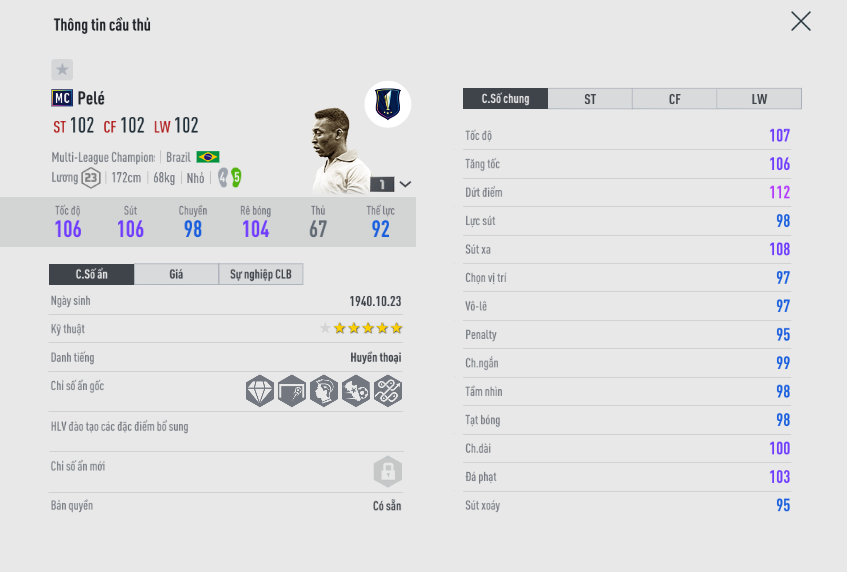Image resolution: width=847 pixels, height=572 pixels.
Task: Close the player info window
Action: 800,22
